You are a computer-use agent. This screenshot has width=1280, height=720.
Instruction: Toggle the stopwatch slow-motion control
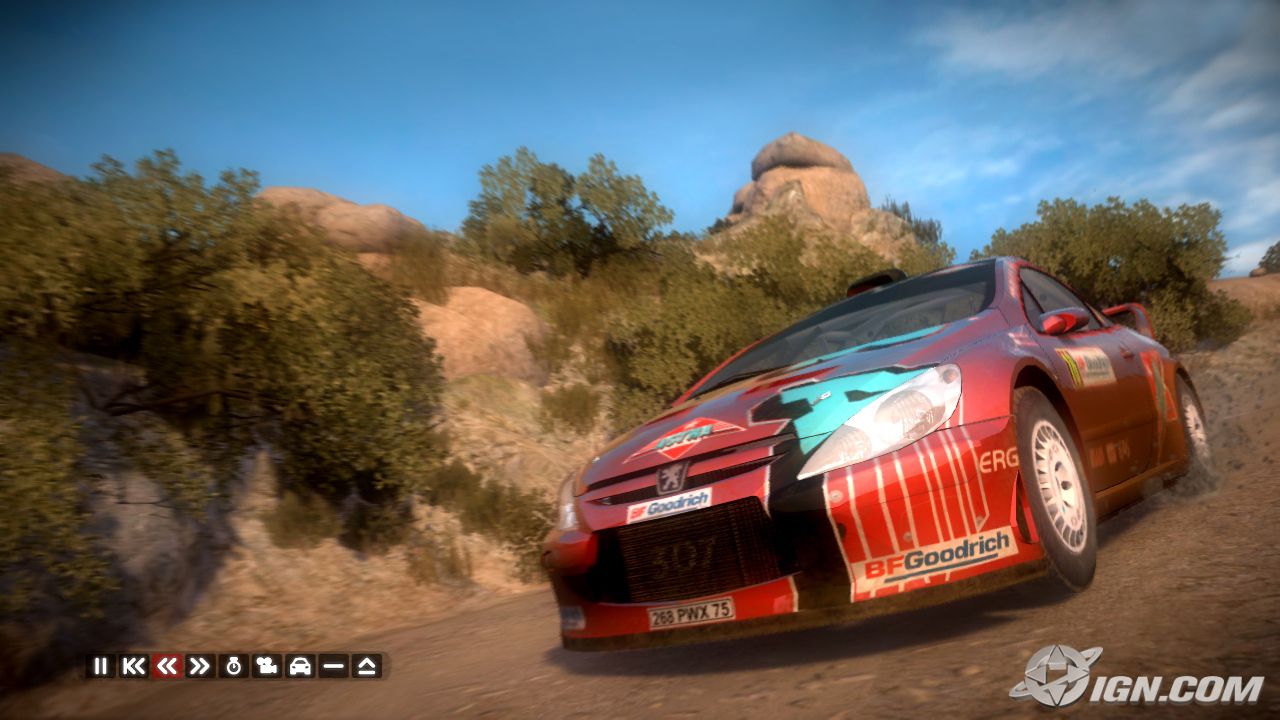click(234, 666)
